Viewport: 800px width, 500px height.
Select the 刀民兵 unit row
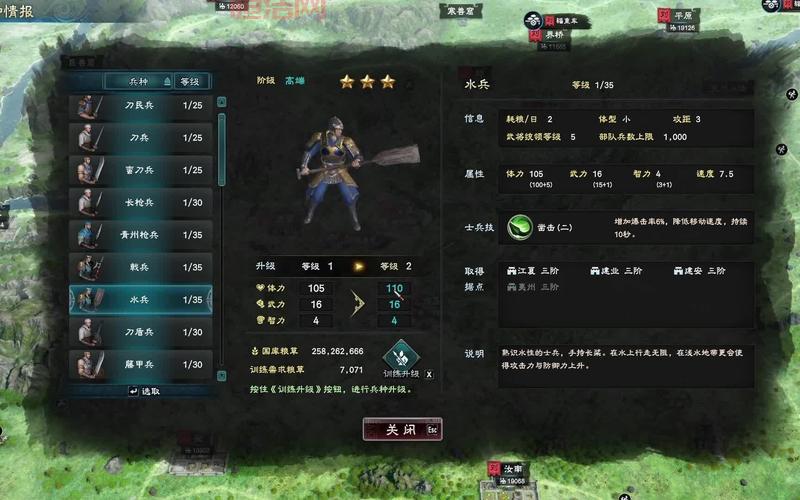click(x=140, y=105)
